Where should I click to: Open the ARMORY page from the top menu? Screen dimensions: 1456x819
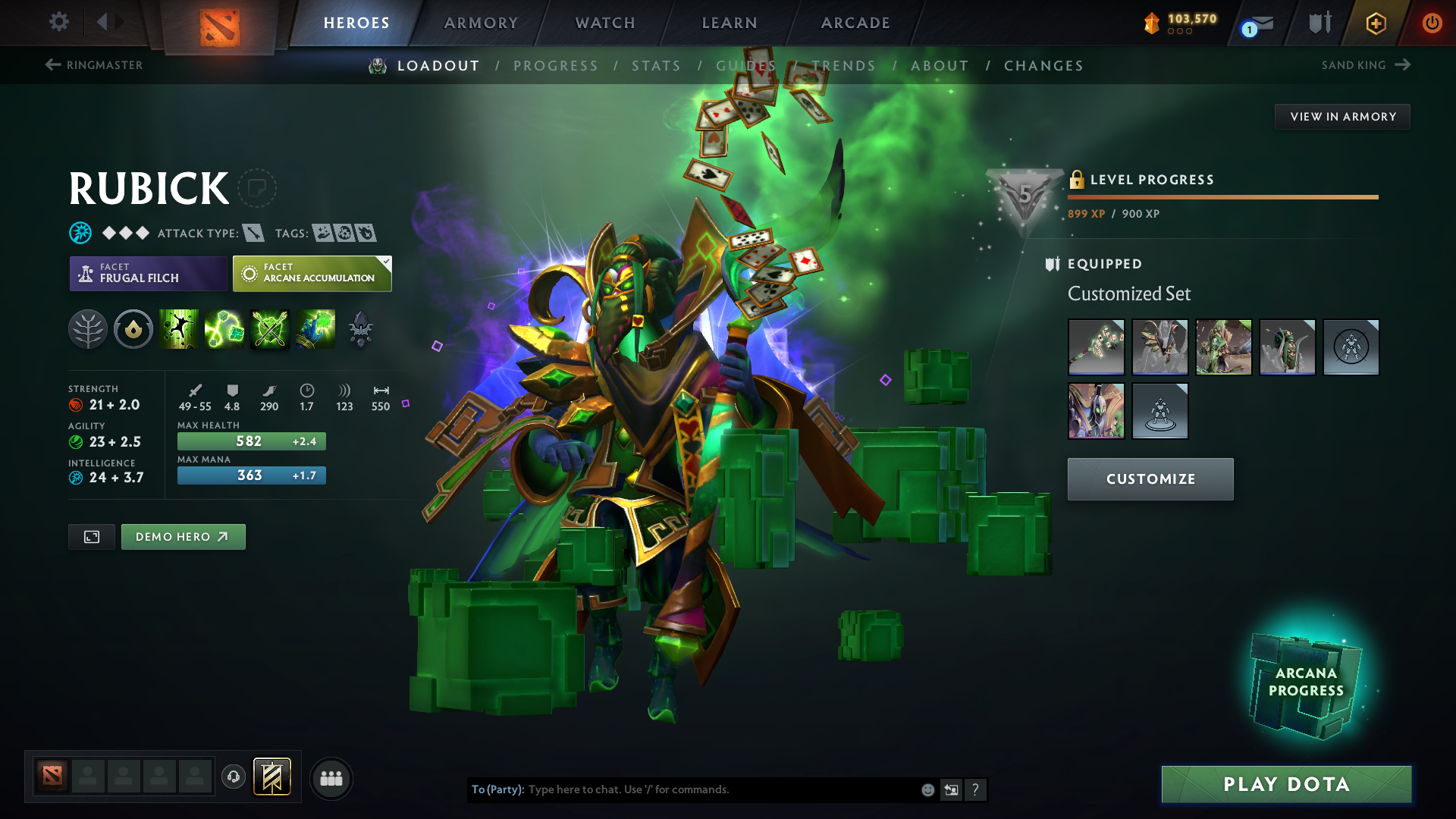point(481,23)
